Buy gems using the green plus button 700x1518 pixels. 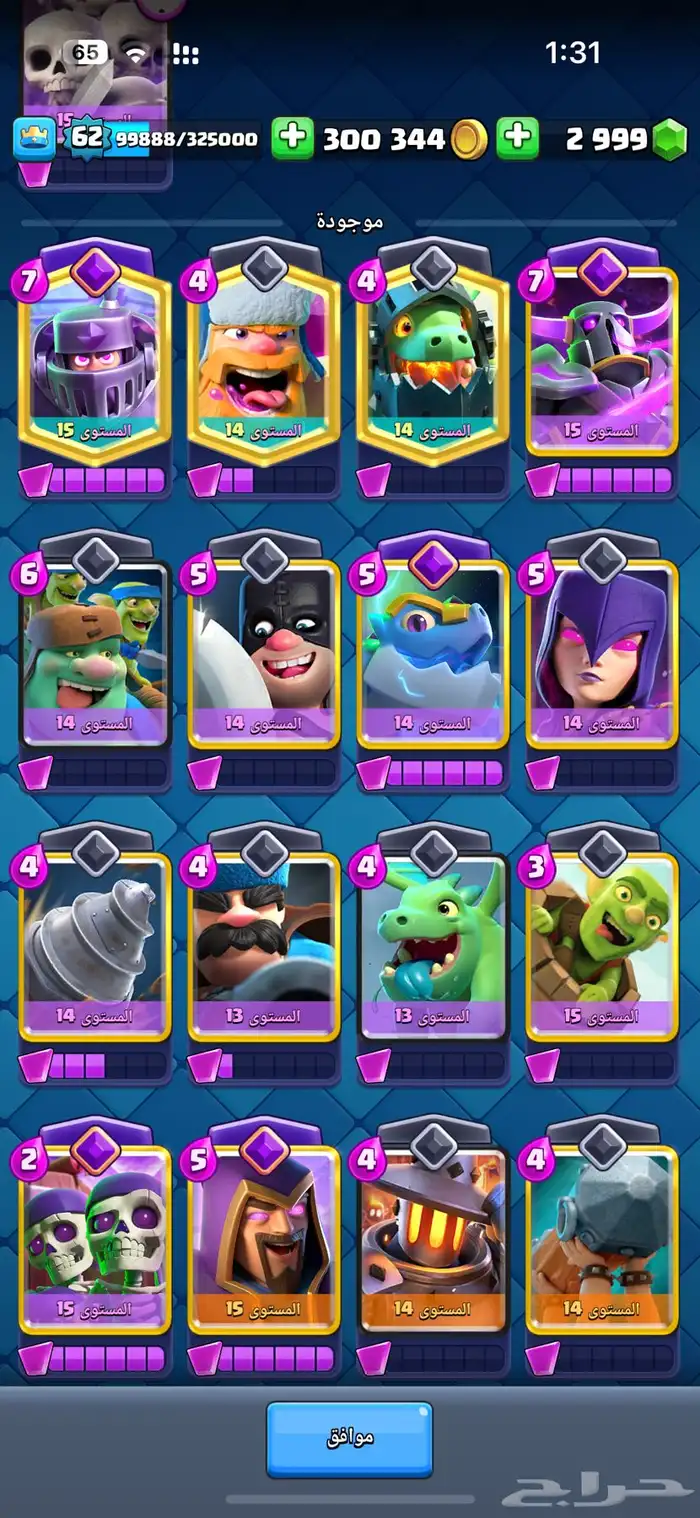pos(517,138)
